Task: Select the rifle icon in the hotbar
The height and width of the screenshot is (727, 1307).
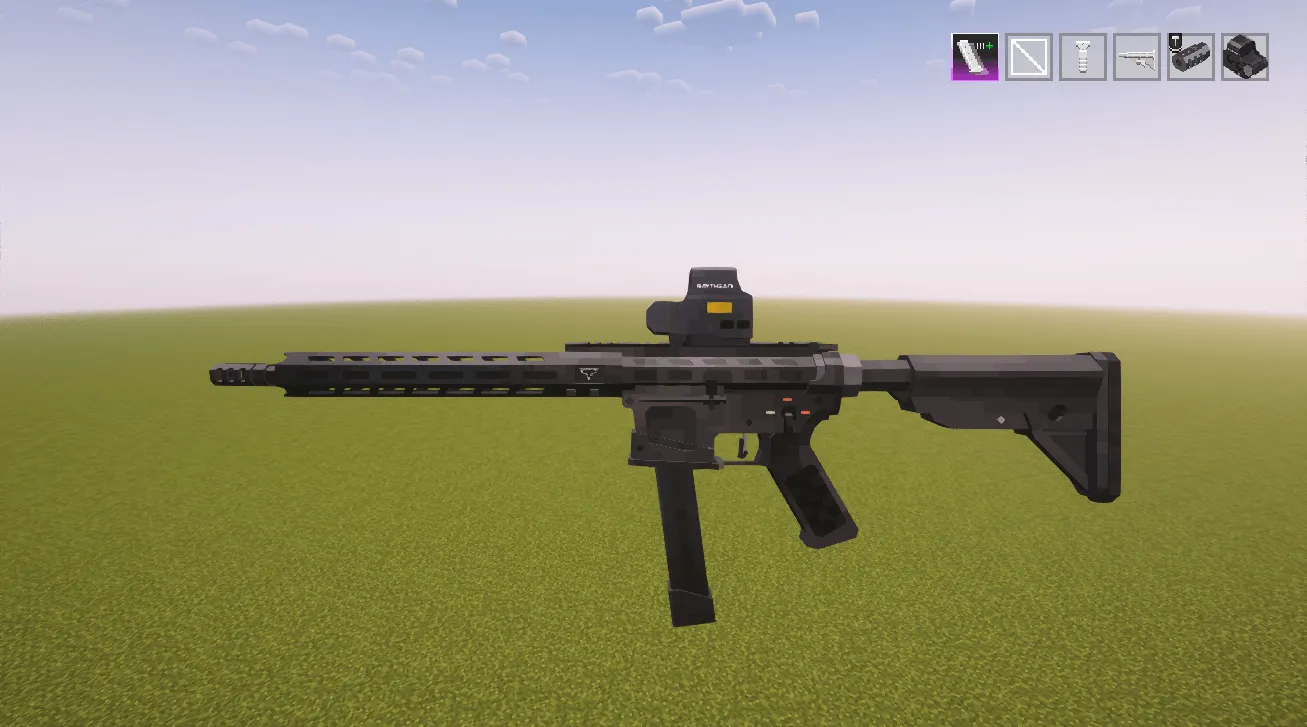Action: tap(1138, 56)
